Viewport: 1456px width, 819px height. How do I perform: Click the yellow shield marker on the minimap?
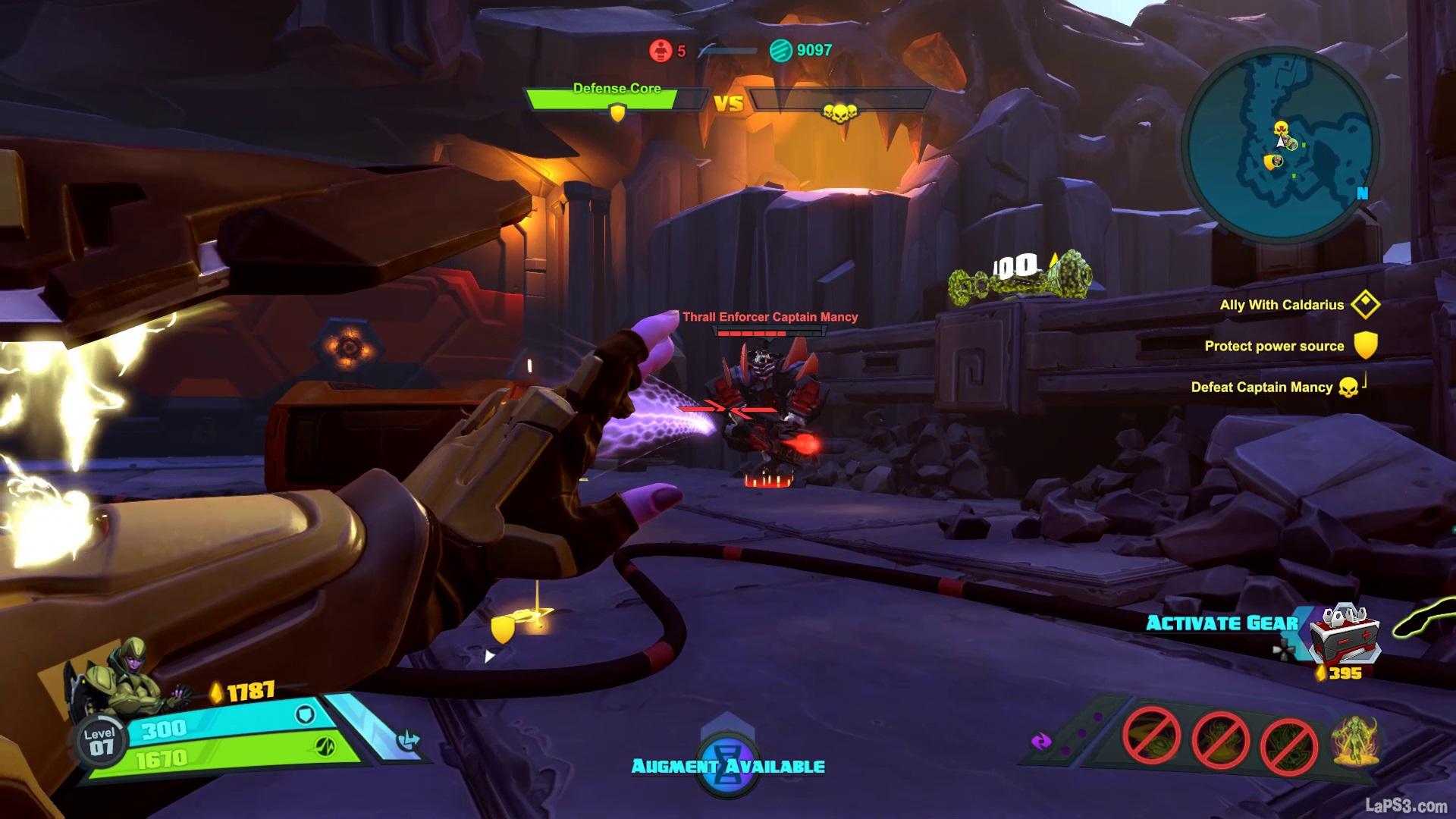point(1270,162)
